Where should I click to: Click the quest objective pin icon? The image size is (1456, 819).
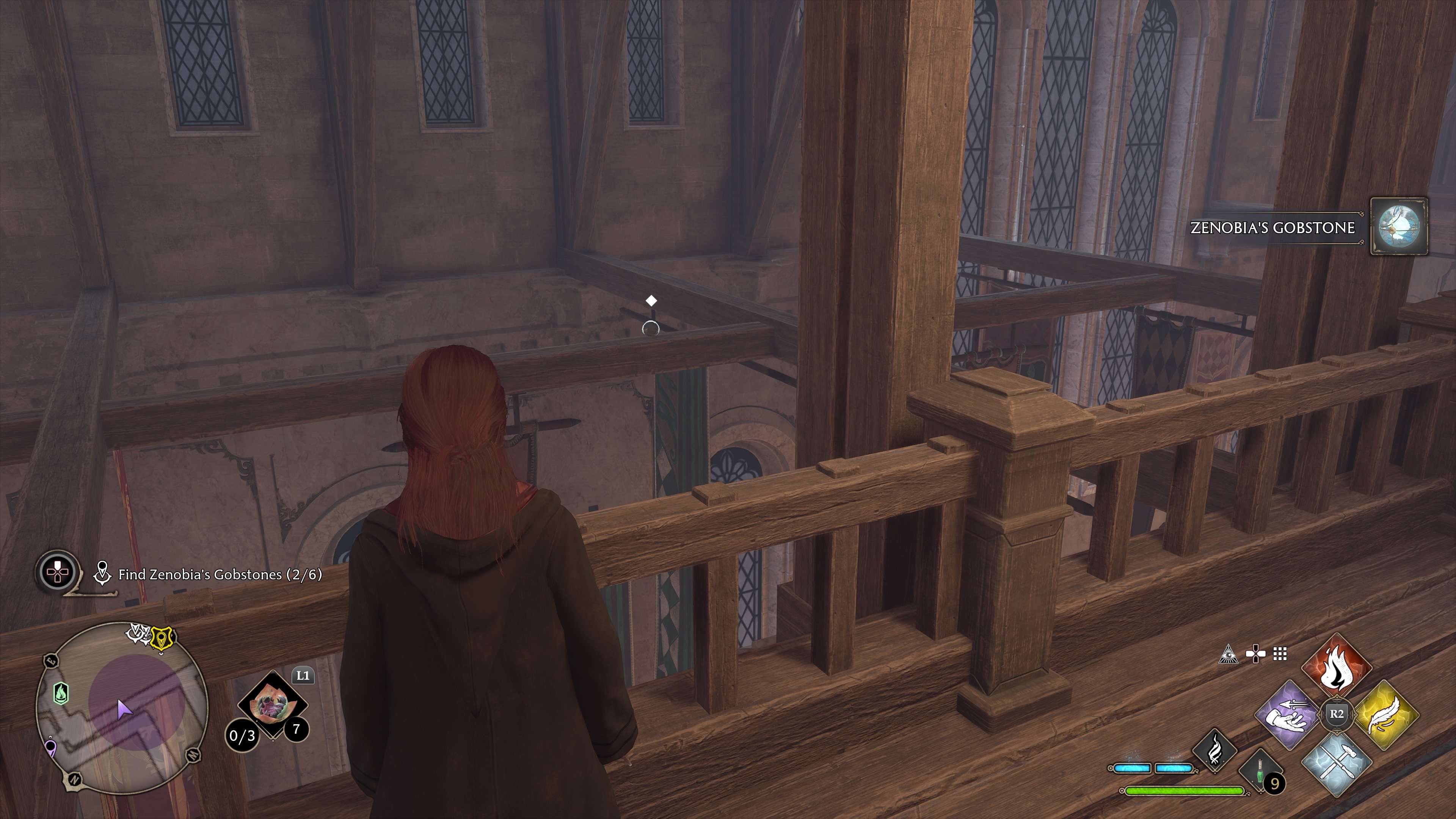pyautogui.click(x=103, y=573)
